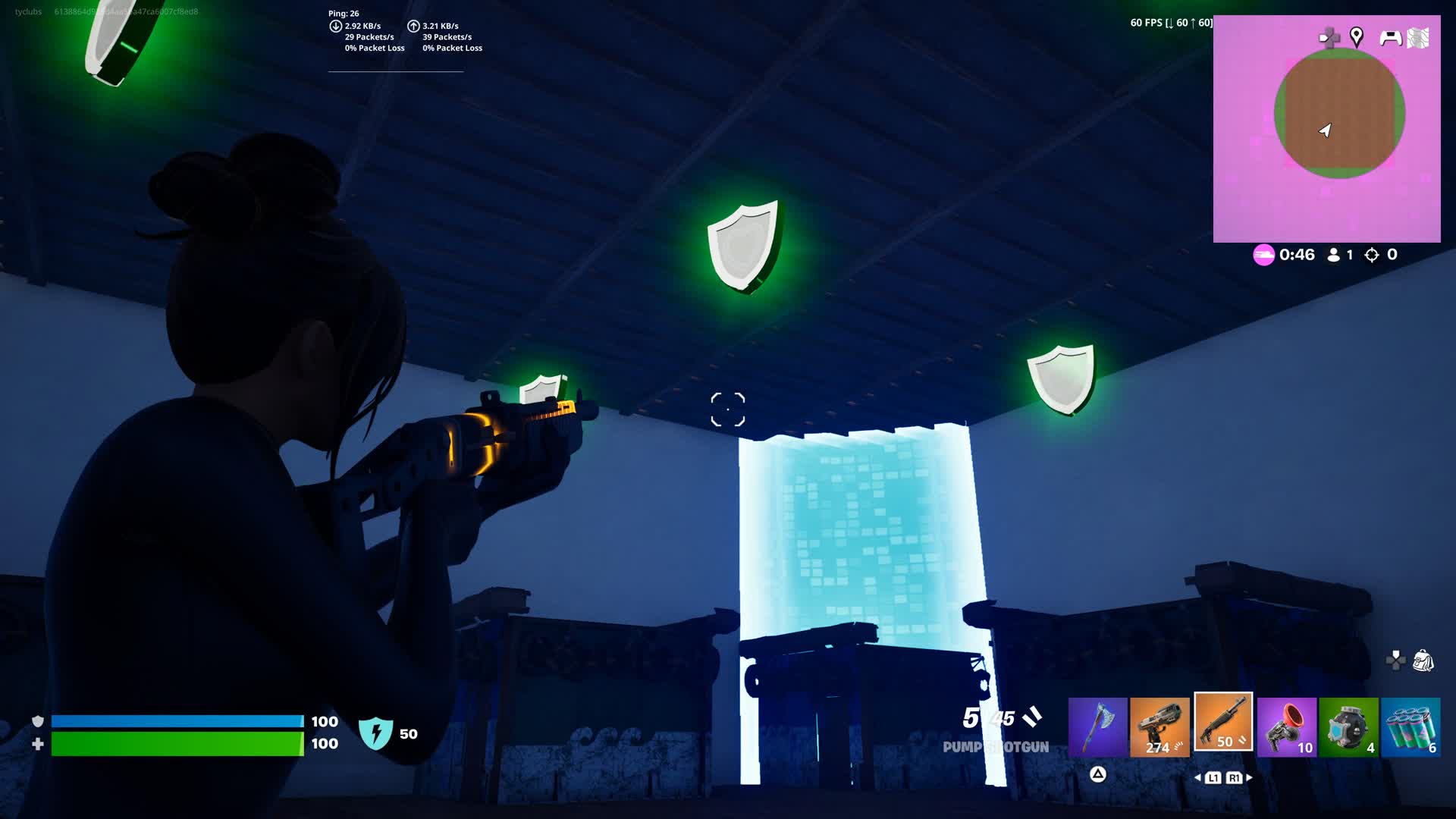The image size is (1456, 819).
Task: Click the controller icon above the minimap
Action: tap(1390, 39)
